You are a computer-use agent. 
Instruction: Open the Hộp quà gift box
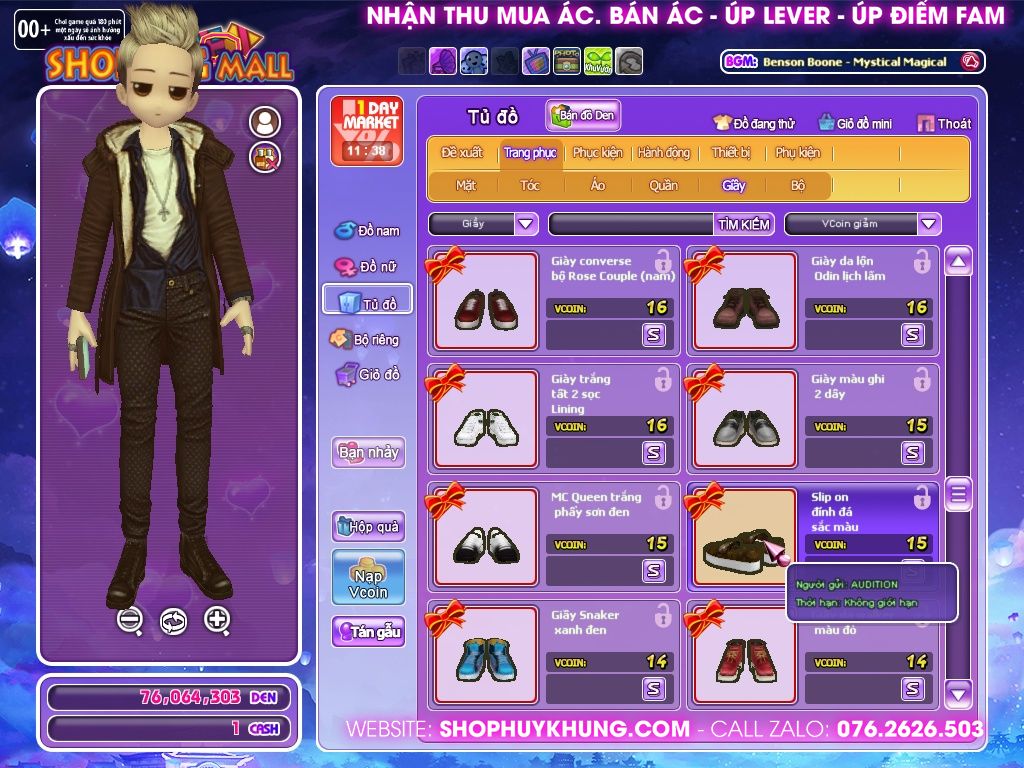click(x=368, y=526)
